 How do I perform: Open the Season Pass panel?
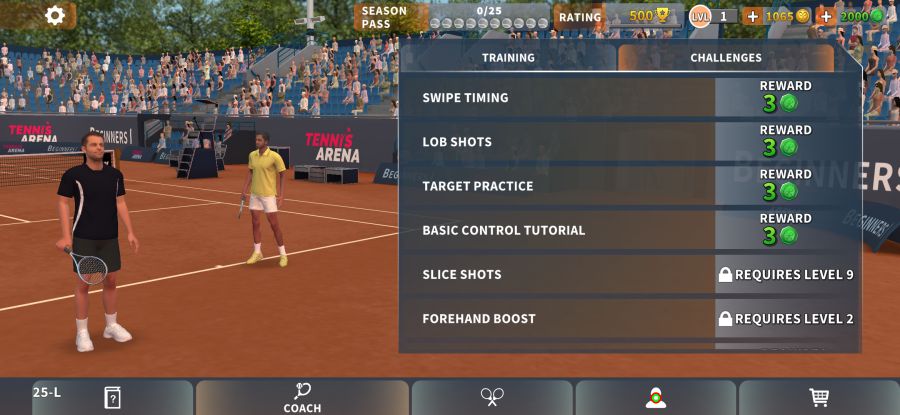click(x=453, y=16)
